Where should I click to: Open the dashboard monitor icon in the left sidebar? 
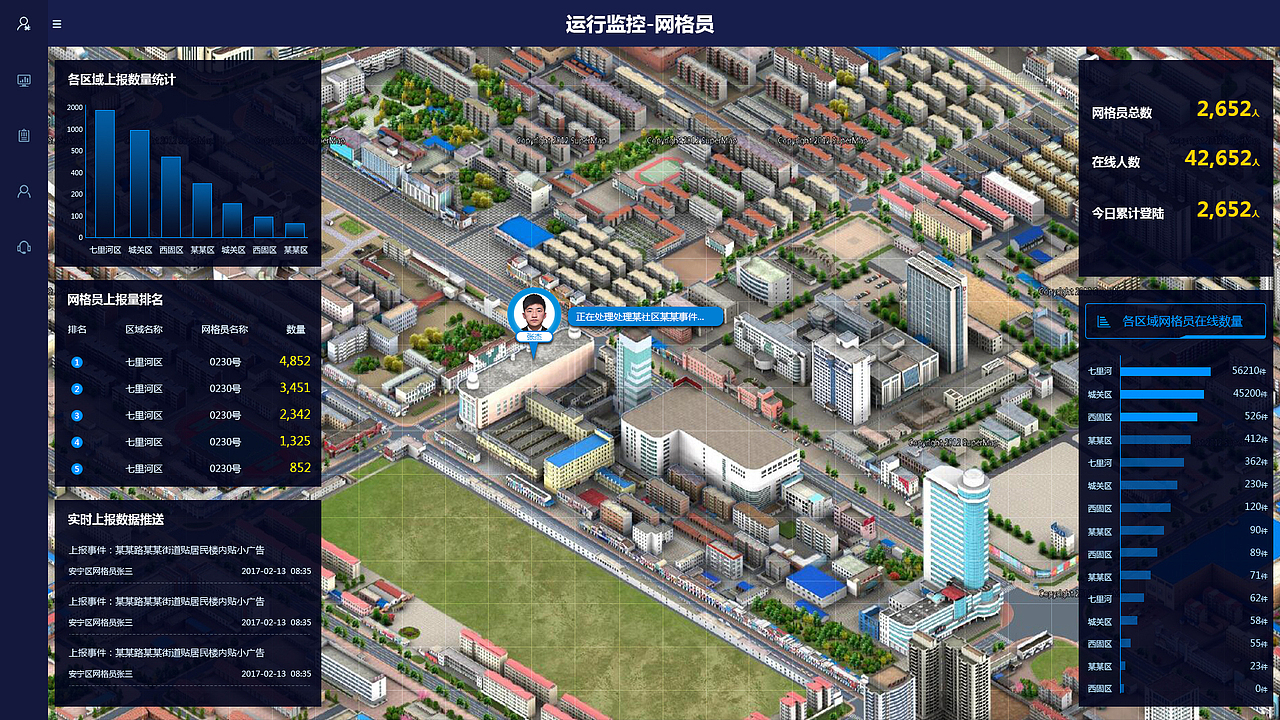[x=23, y=80]
